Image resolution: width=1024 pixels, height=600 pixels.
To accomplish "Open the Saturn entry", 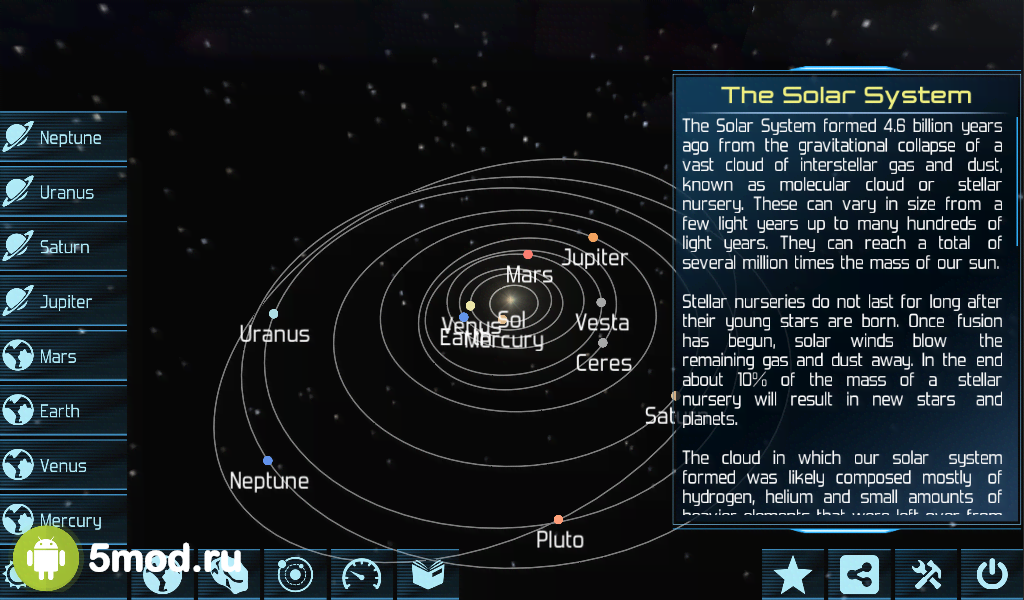I will [x=64, y=247].
